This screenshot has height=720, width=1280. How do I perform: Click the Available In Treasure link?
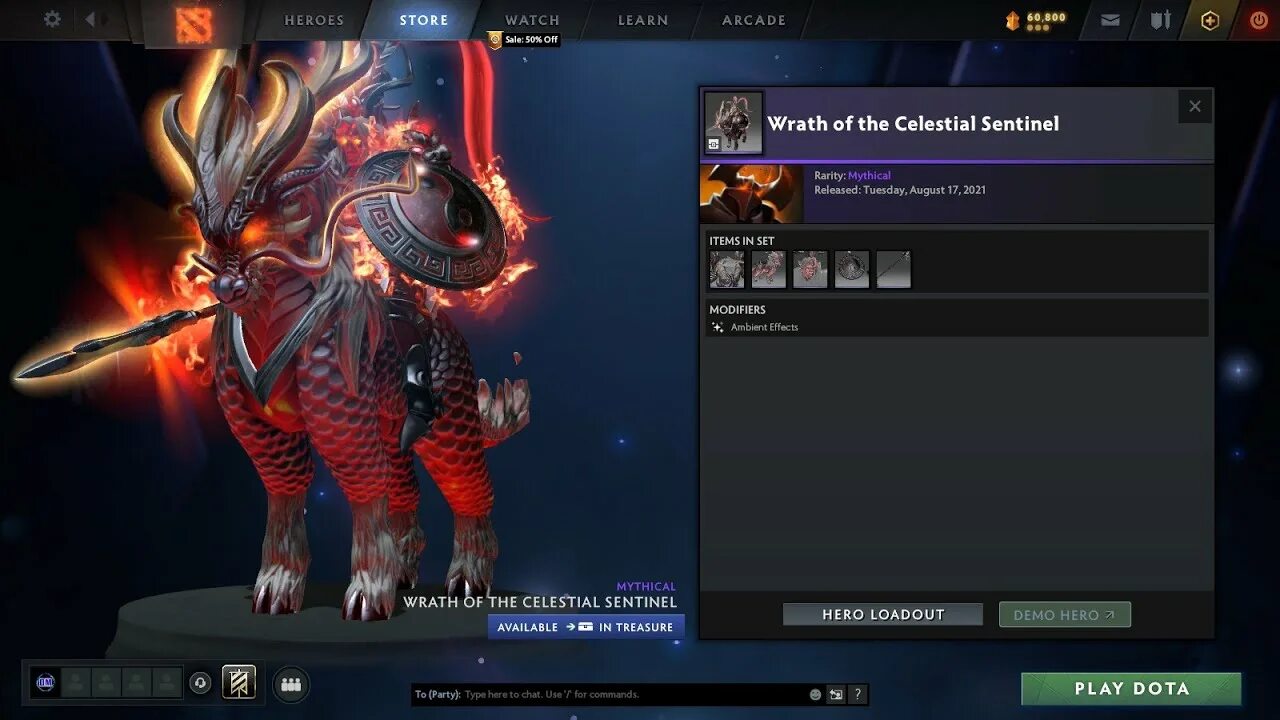click(x=586, y=627)
